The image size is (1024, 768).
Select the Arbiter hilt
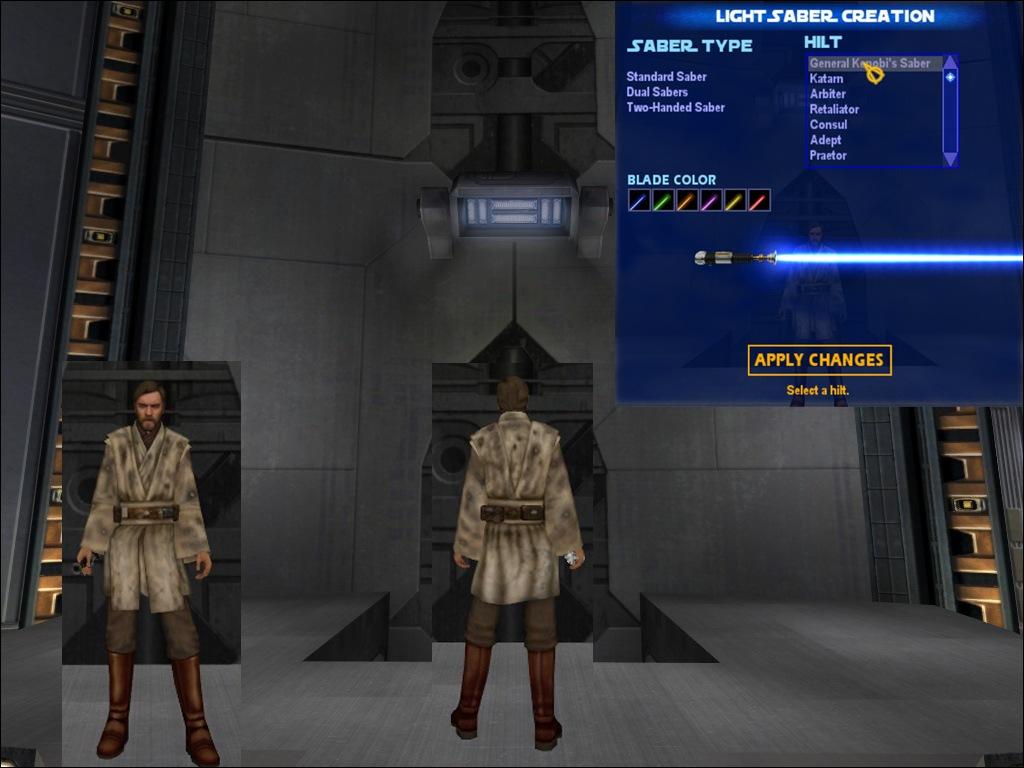tap(827, 94)
